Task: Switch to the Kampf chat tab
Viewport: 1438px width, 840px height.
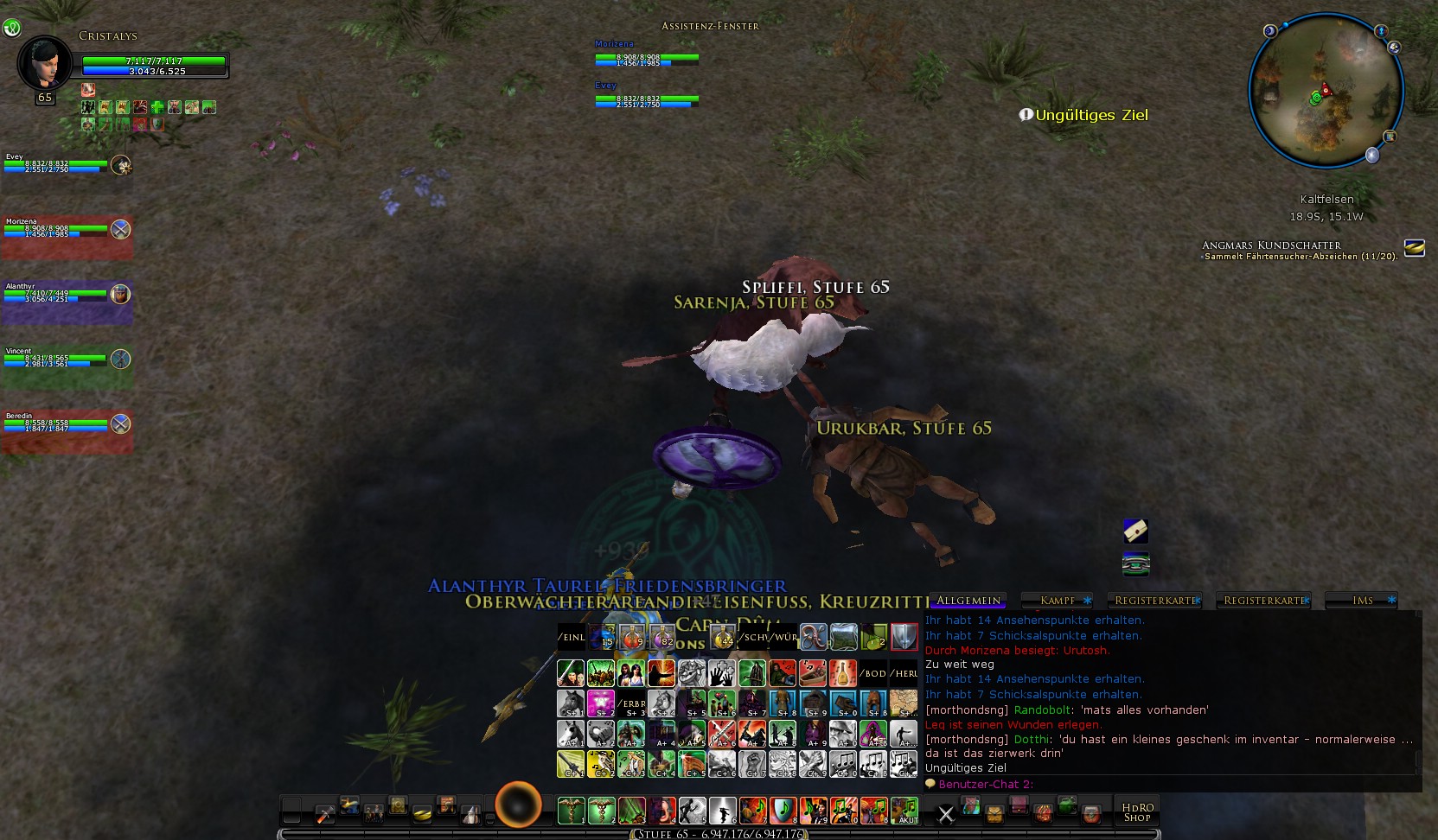Action: click(x=1058, y=600)
